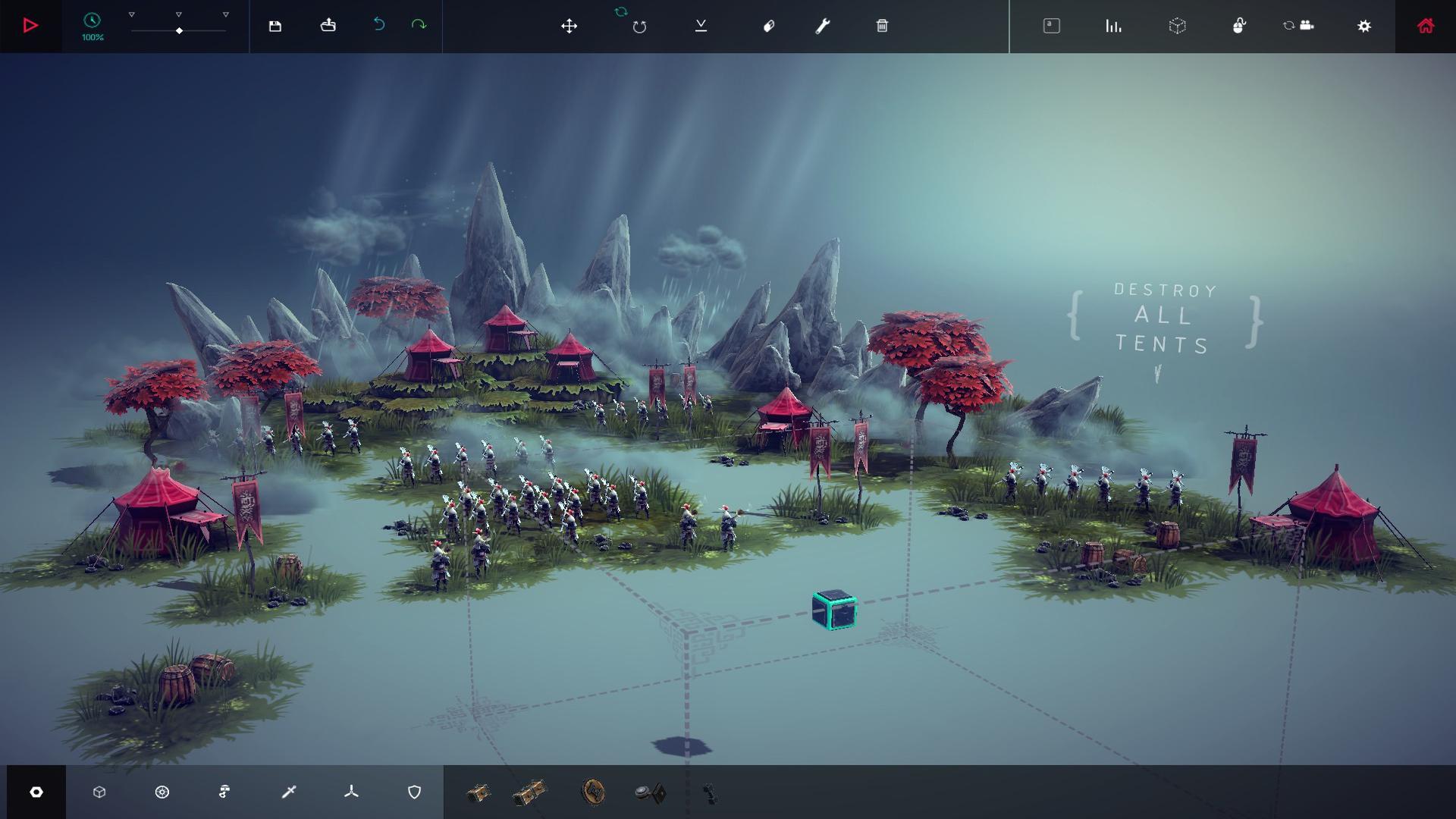1456x819 pixels.
Task: Click the middle triangle marker above the speed slider
Action: [x=180, y=13]
